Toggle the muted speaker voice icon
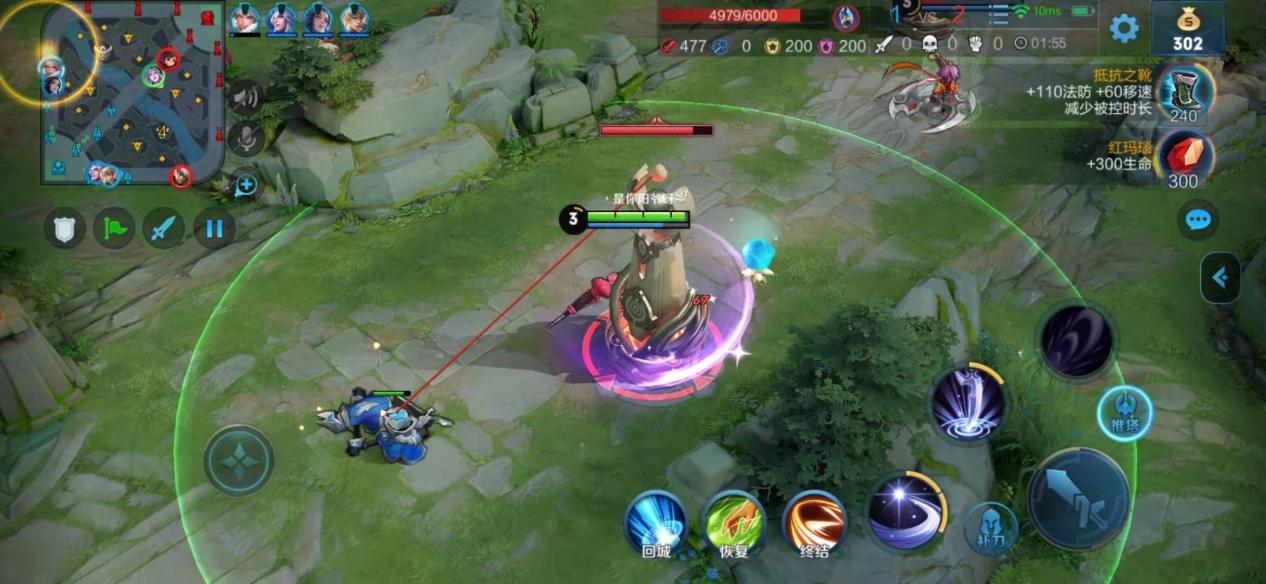This screenshot has width=1266, height=584. tap(246, 97)
